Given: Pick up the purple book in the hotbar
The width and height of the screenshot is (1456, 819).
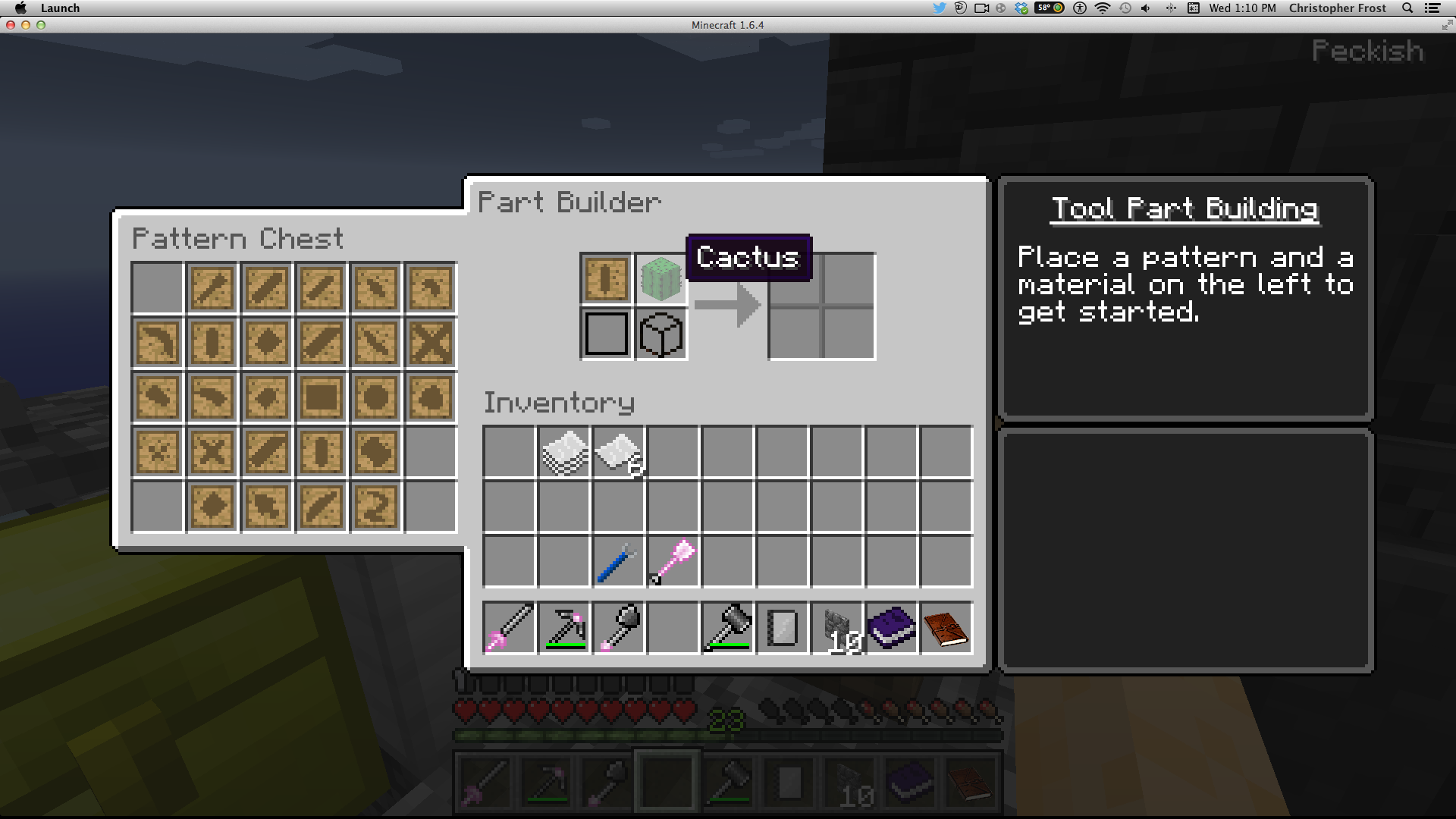Looking at the screenshot, I should (892, 628).
